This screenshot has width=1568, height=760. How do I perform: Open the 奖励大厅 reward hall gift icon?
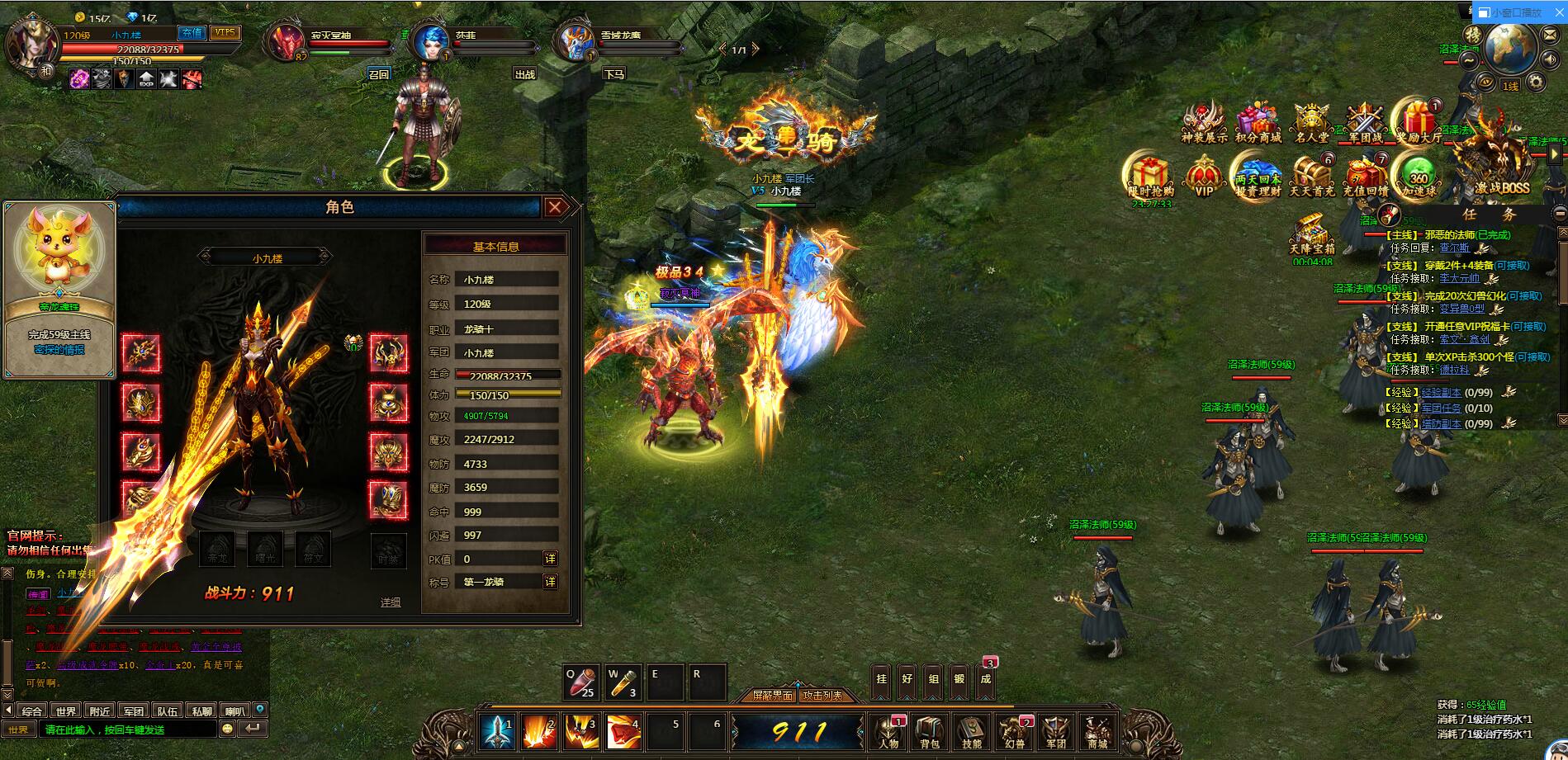[x=1418, y=122]
